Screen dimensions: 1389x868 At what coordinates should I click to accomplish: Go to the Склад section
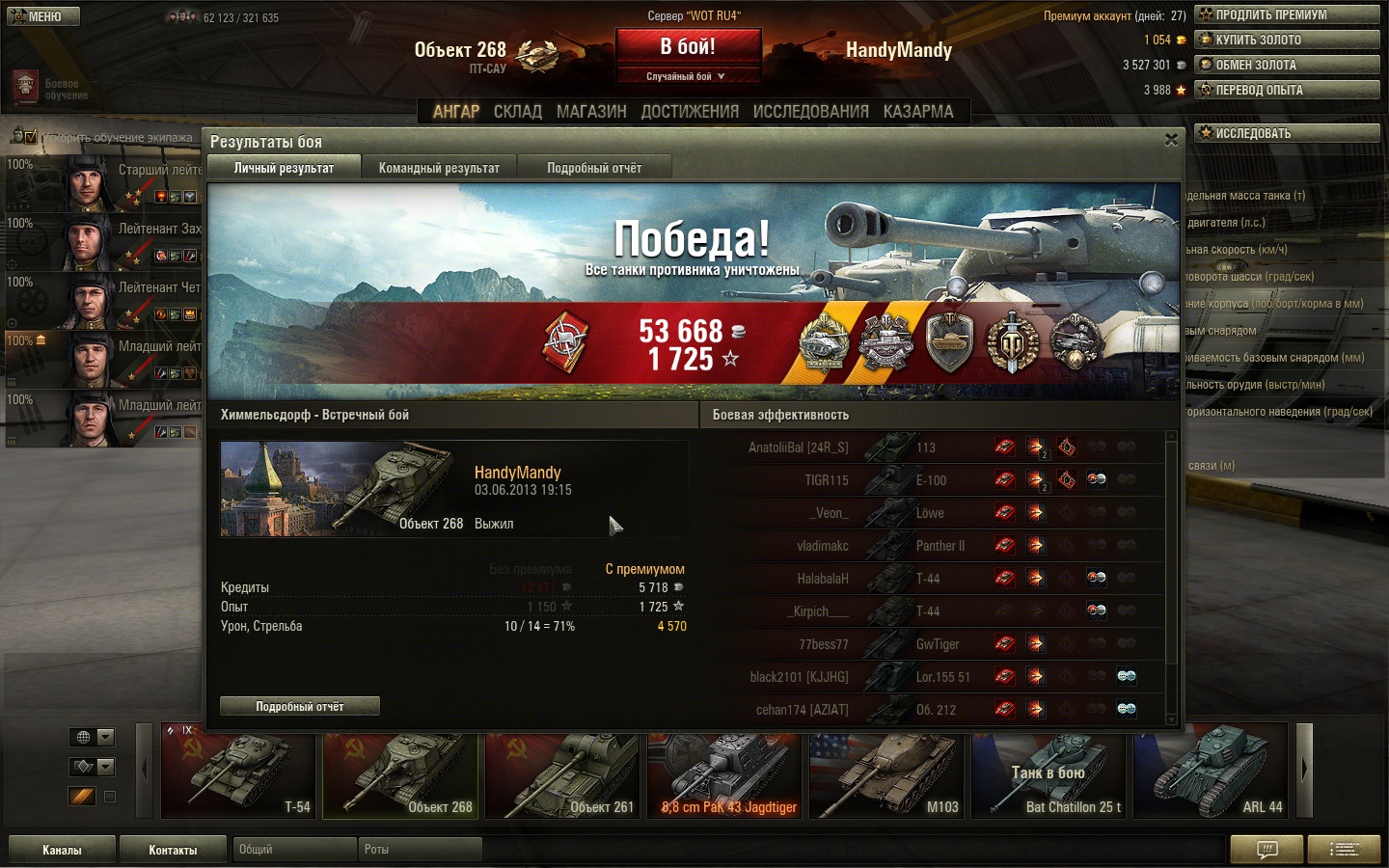[x=518, y=112]
